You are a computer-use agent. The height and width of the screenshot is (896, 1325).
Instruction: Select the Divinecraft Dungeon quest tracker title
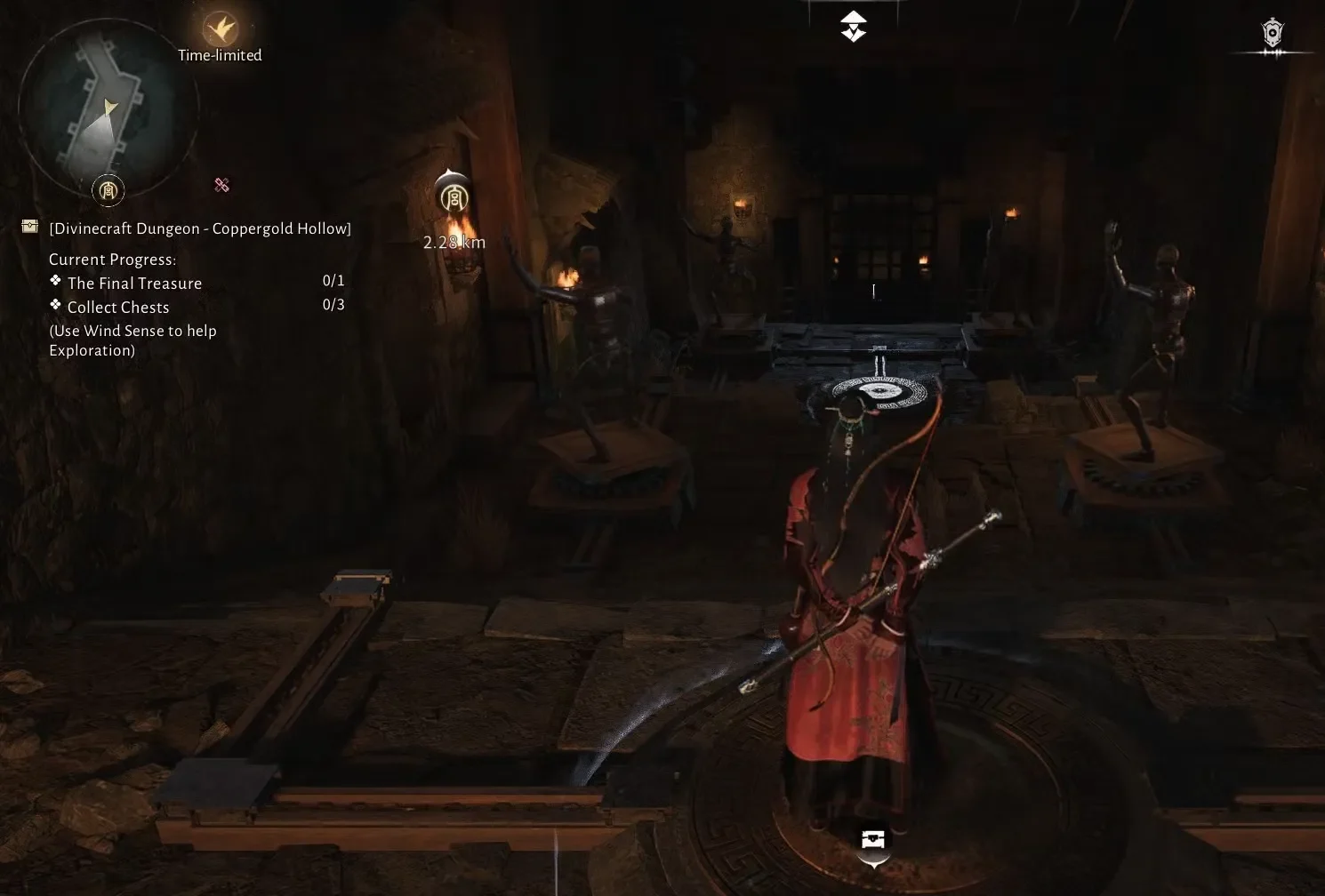[x=200, y=228]
